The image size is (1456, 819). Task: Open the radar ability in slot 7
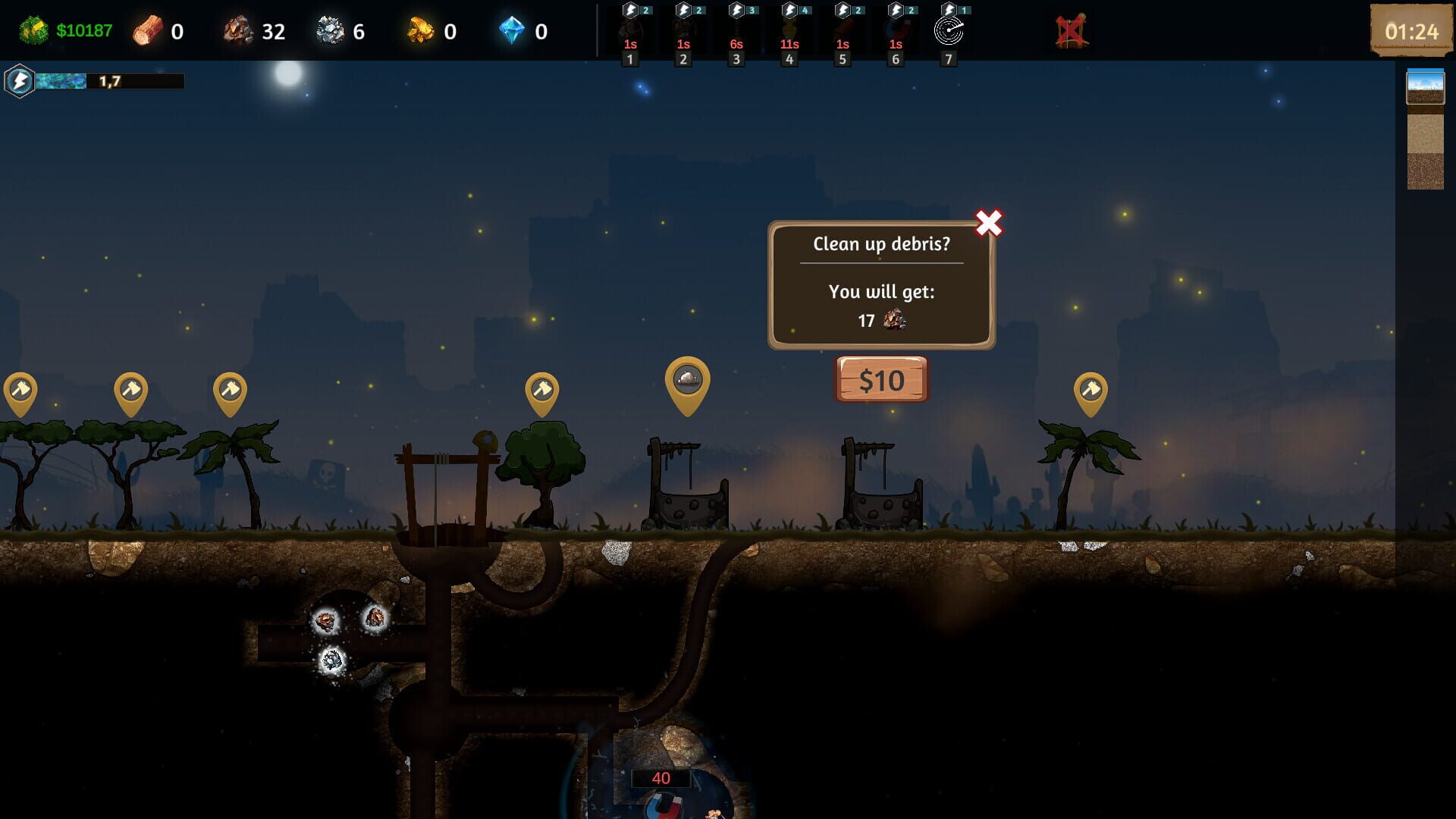(947, 32)
